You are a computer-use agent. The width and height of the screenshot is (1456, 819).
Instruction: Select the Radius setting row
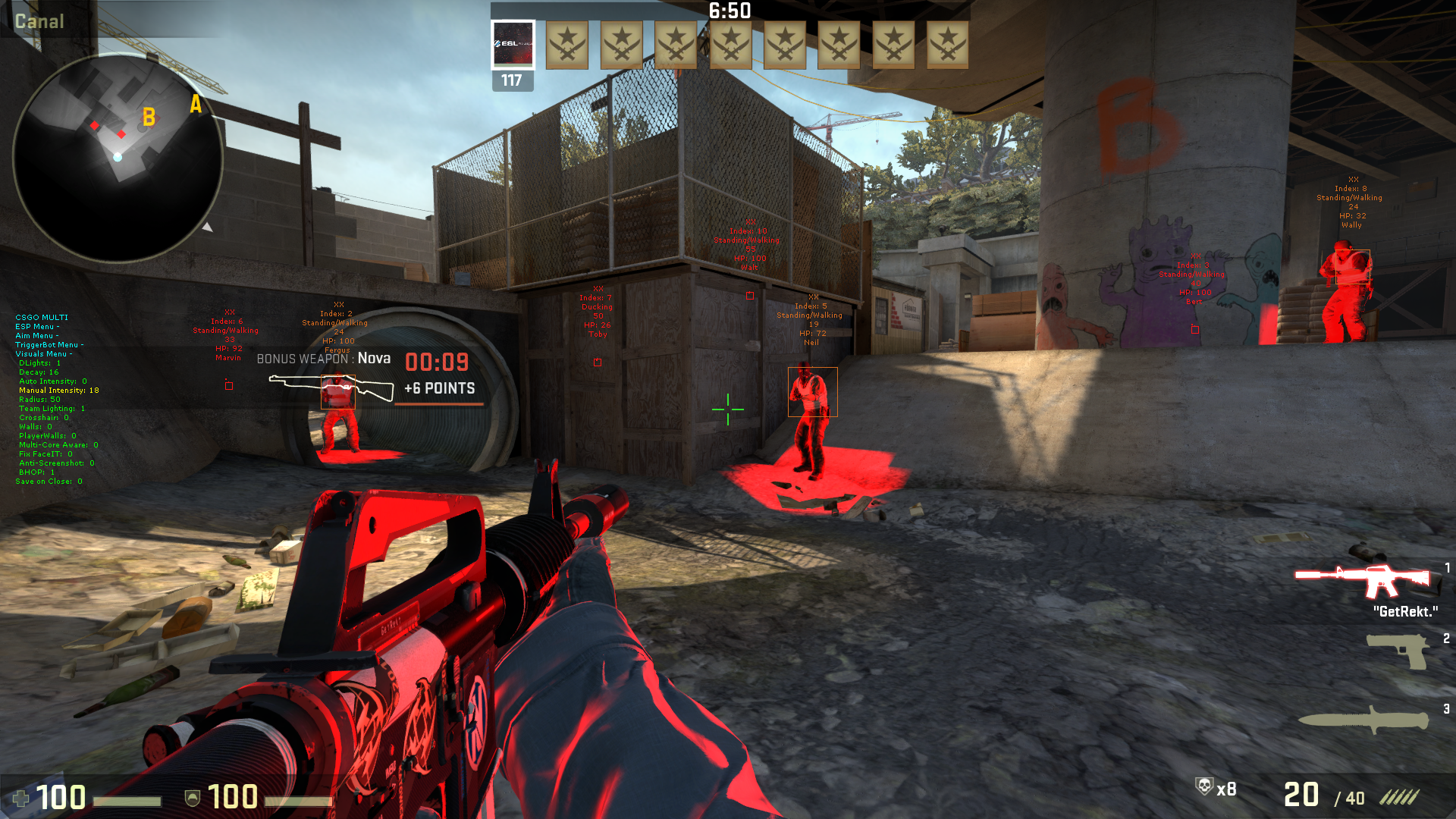[39, 400]
